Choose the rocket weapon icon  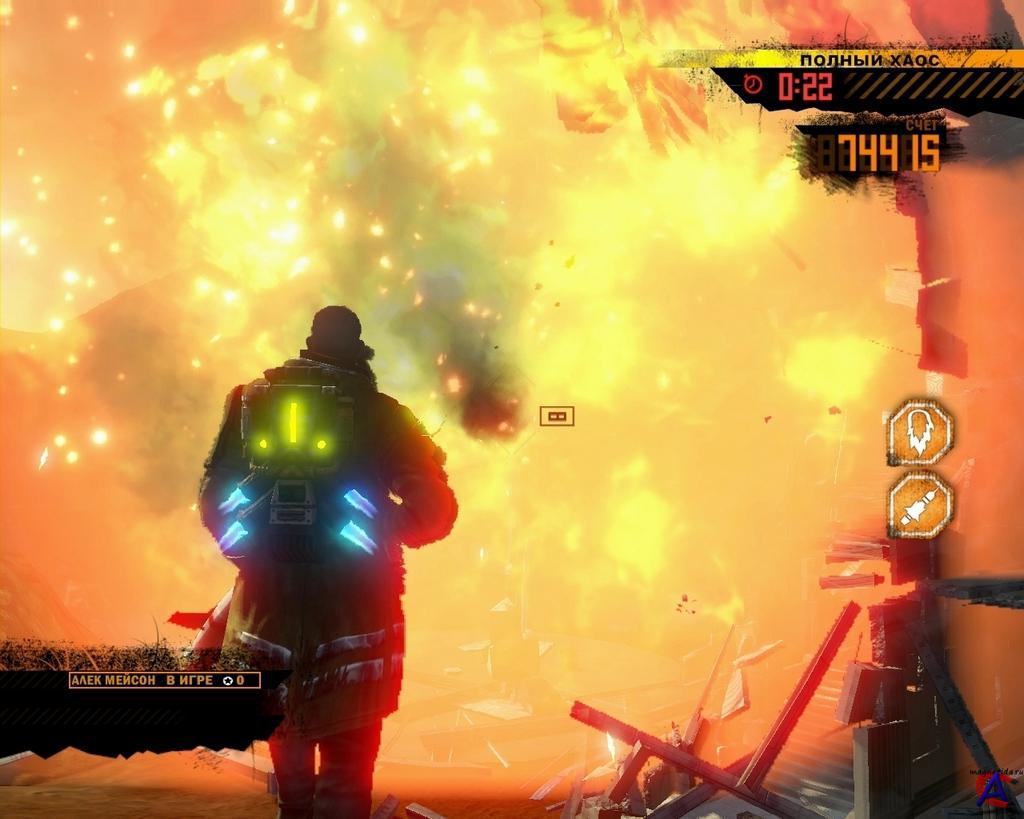pos(920,506)
